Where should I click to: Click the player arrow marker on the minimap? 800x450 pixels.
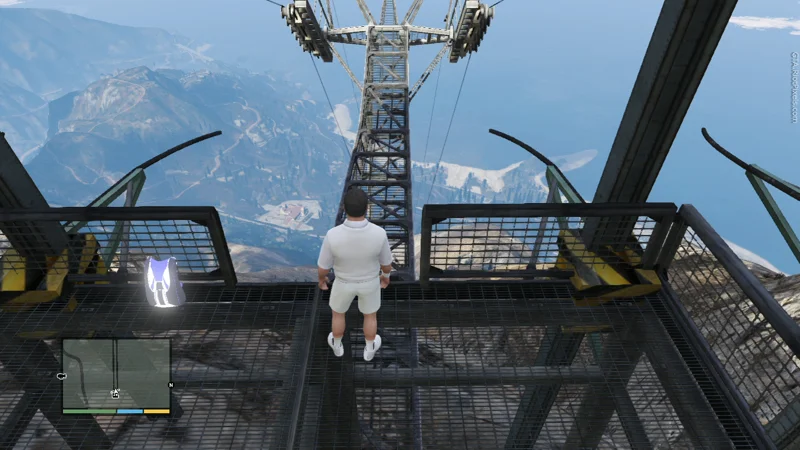(x=116, y=394)
